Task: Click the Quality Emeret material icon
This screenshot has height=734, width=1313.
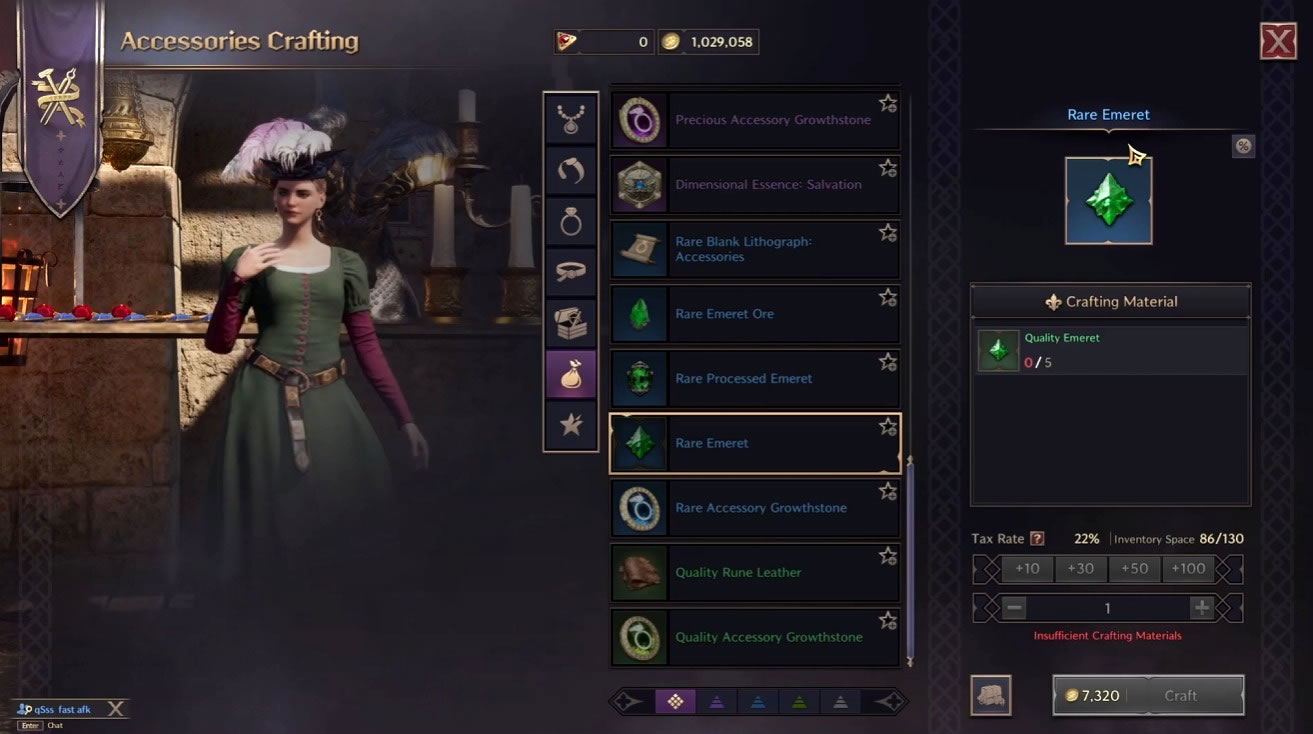Action: click(x=998, y=350)
